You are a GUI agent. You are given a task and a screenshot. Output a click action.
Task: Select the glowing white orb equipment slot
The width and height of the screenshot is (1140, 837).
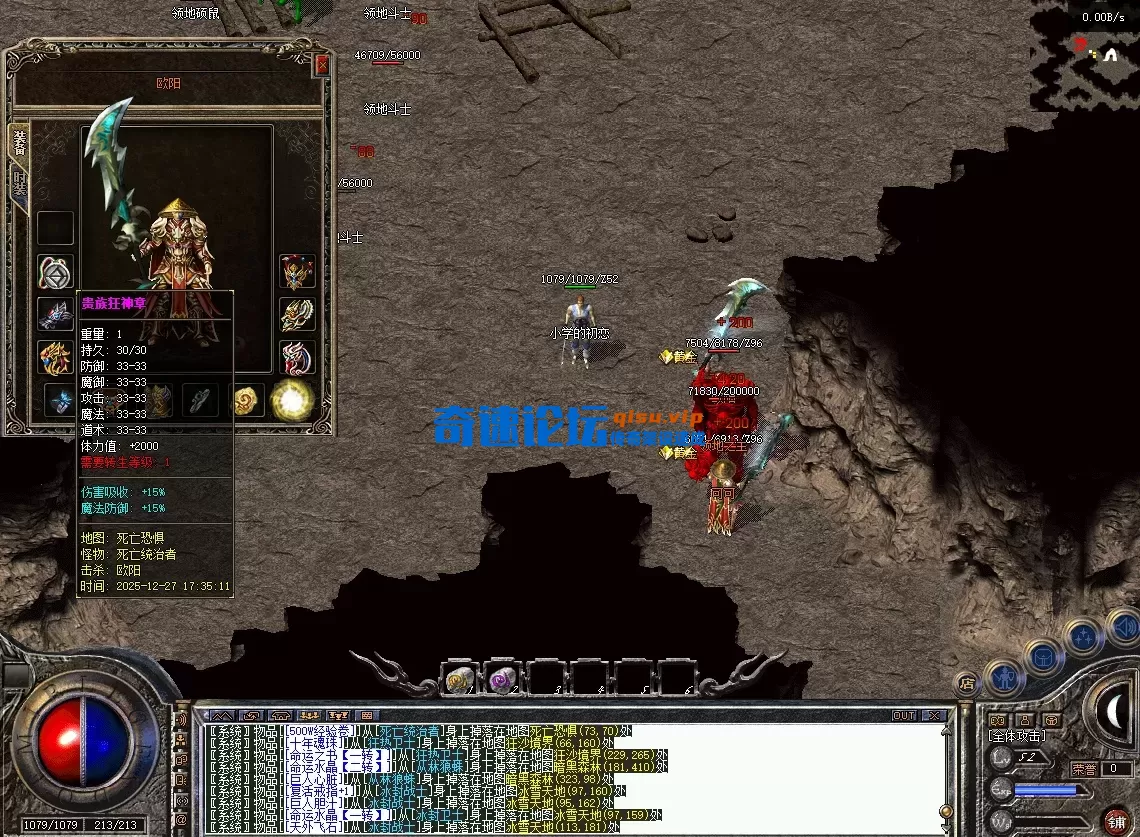point(292,400)
